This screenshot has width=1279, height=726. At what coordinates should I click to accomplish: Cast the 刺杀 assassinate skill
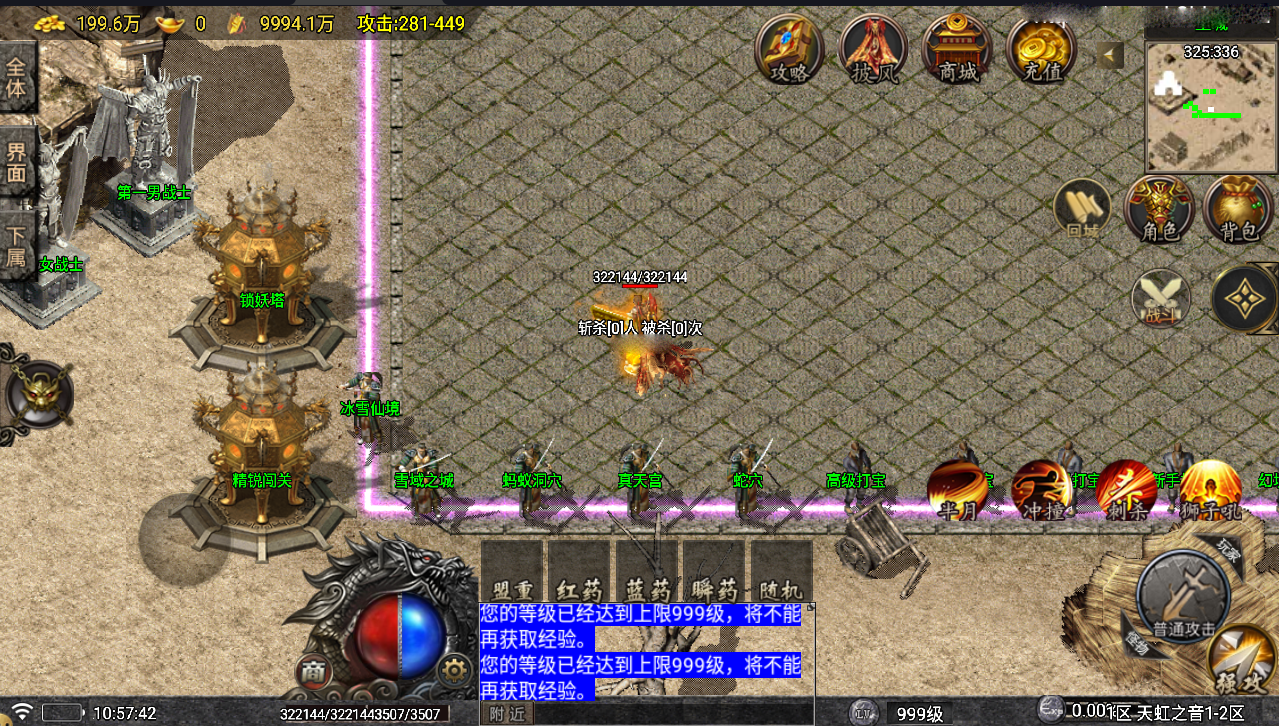pyautogui.click(x=1126, y=490)
